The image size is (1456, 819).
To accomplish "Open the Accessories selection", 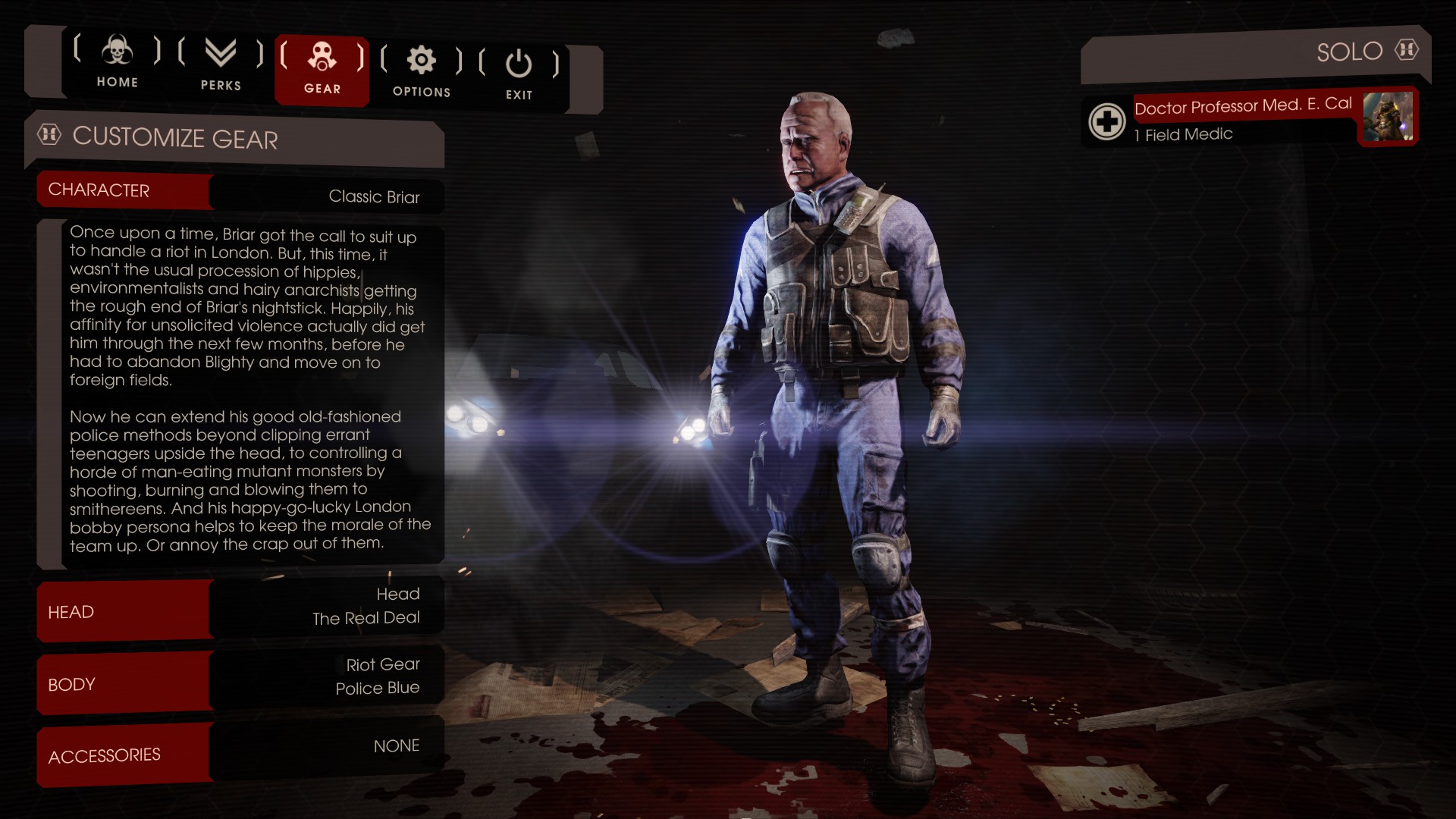I will point(240,752).
